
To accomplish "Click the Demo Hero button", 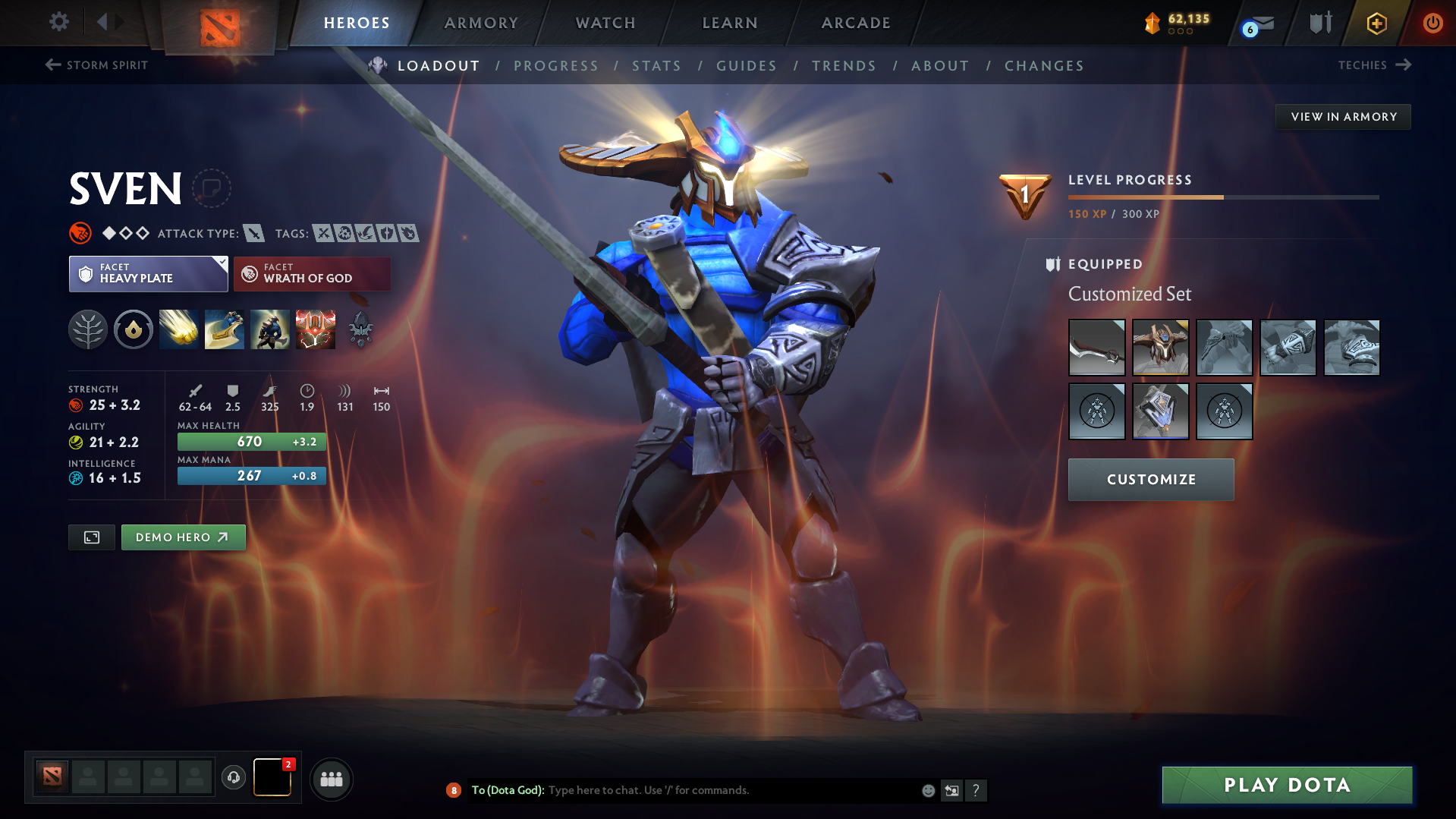I will pos(183,537).
